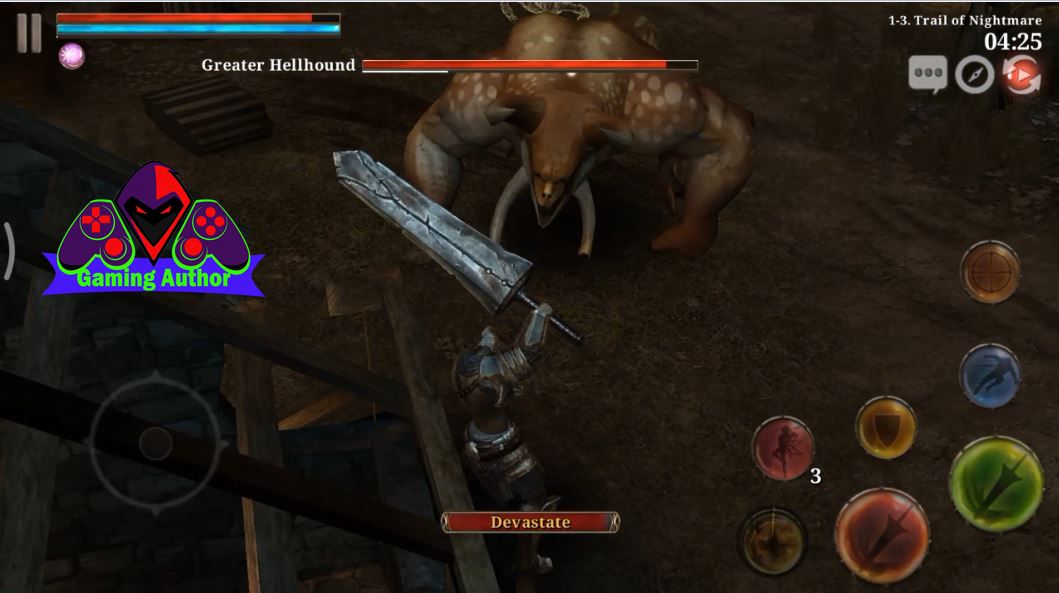This screenshot has width=1059, height=593.
Task: Trigger the red warrior skill with 3 charges
Action: 783,447
